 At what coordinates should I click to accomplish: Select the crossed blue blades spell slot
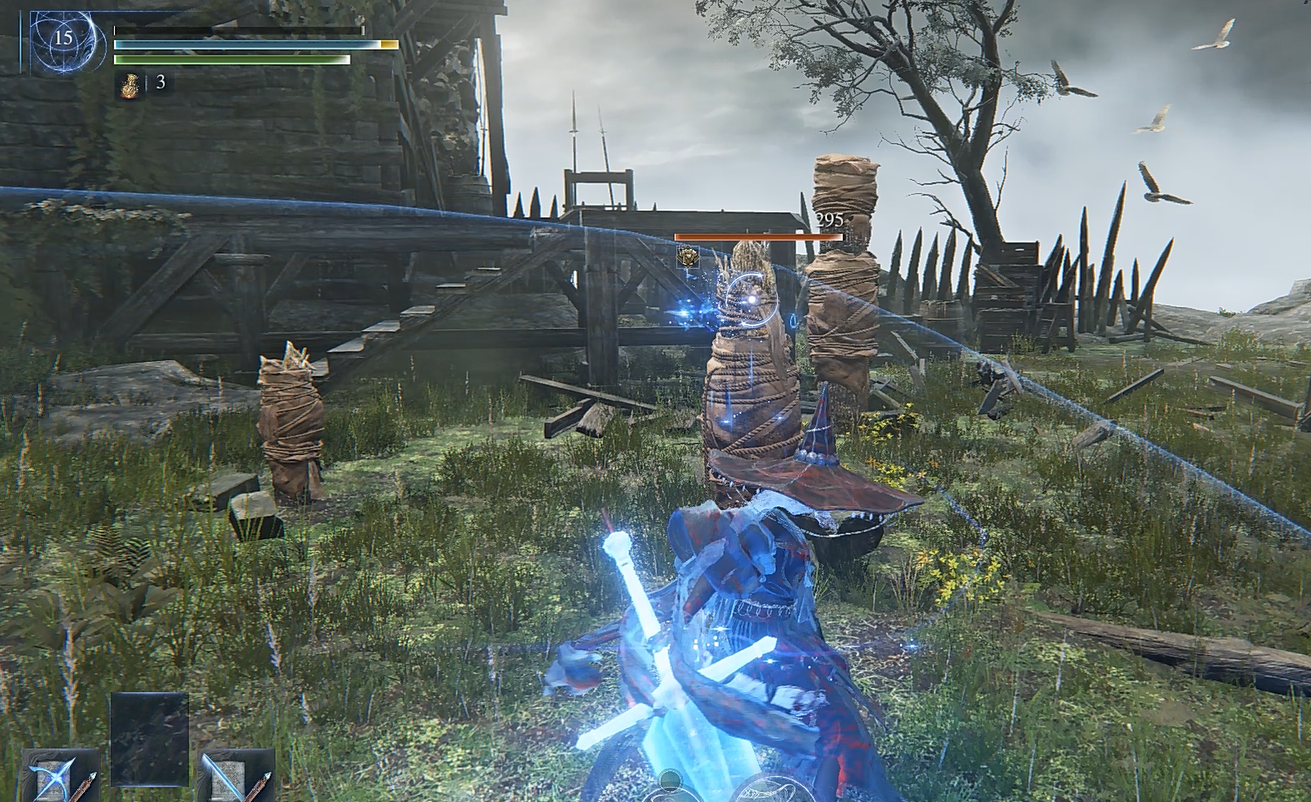59,776
